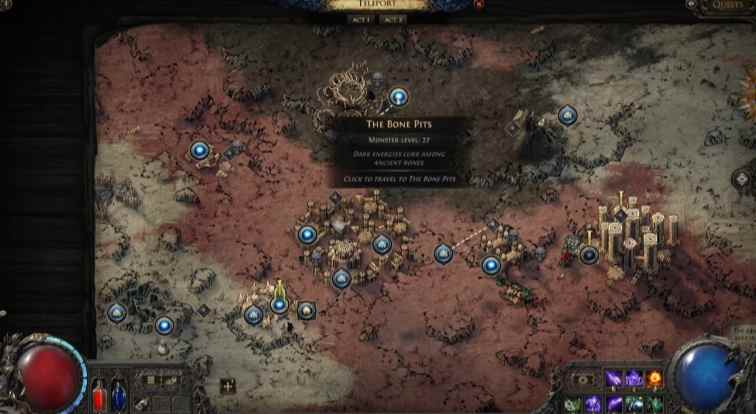
Task: Click the plus button near the flasks
Action: [x=228, y=386]
